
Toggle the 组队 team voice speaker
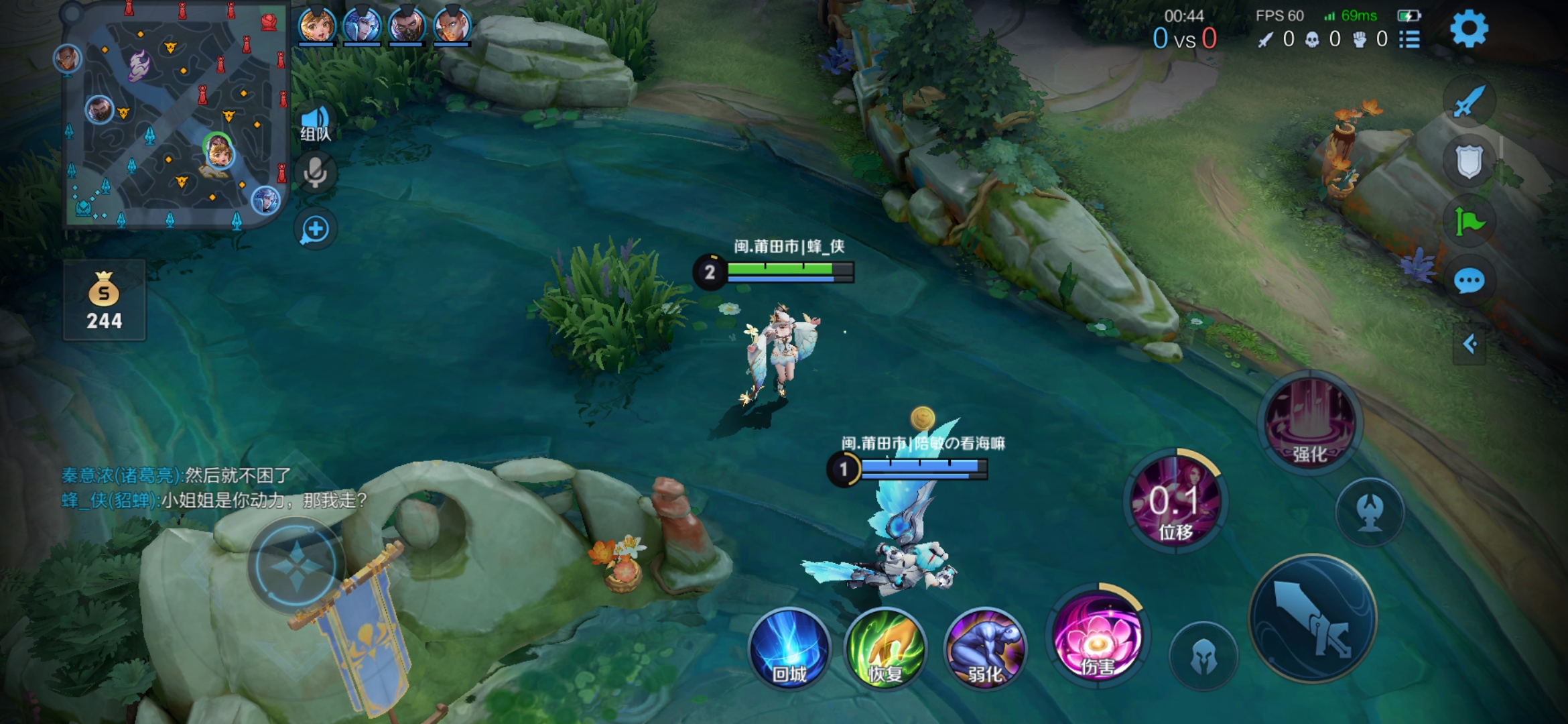tap(315, 123)
